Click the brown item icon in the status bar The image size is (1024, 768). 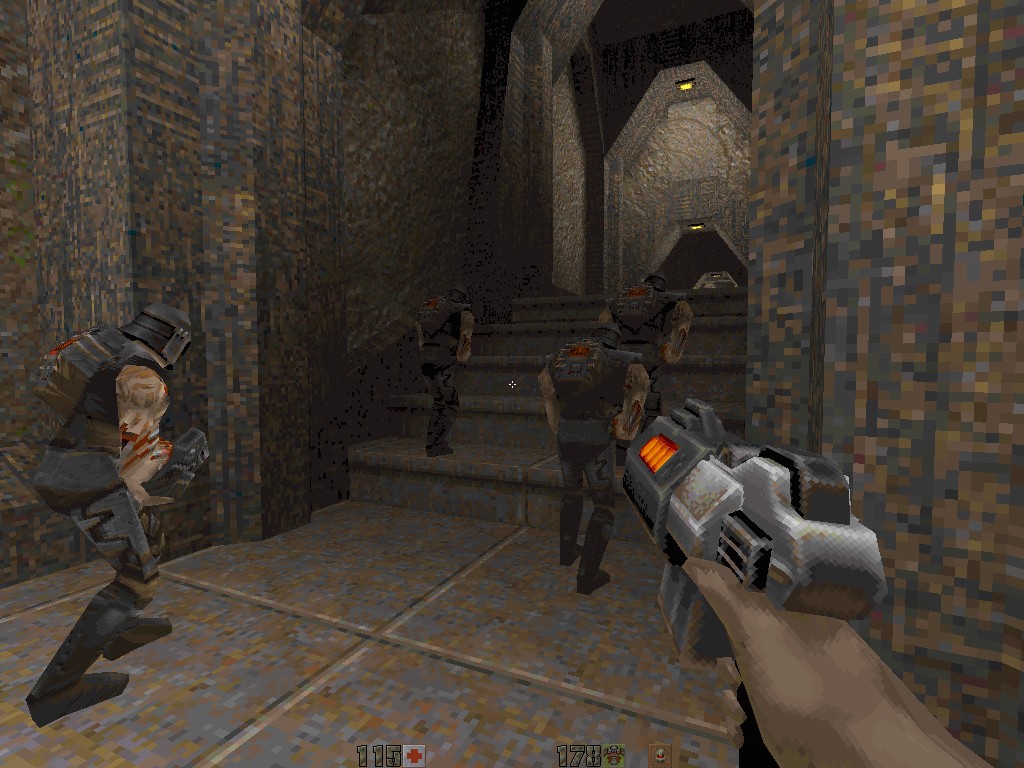coord(660,755)
